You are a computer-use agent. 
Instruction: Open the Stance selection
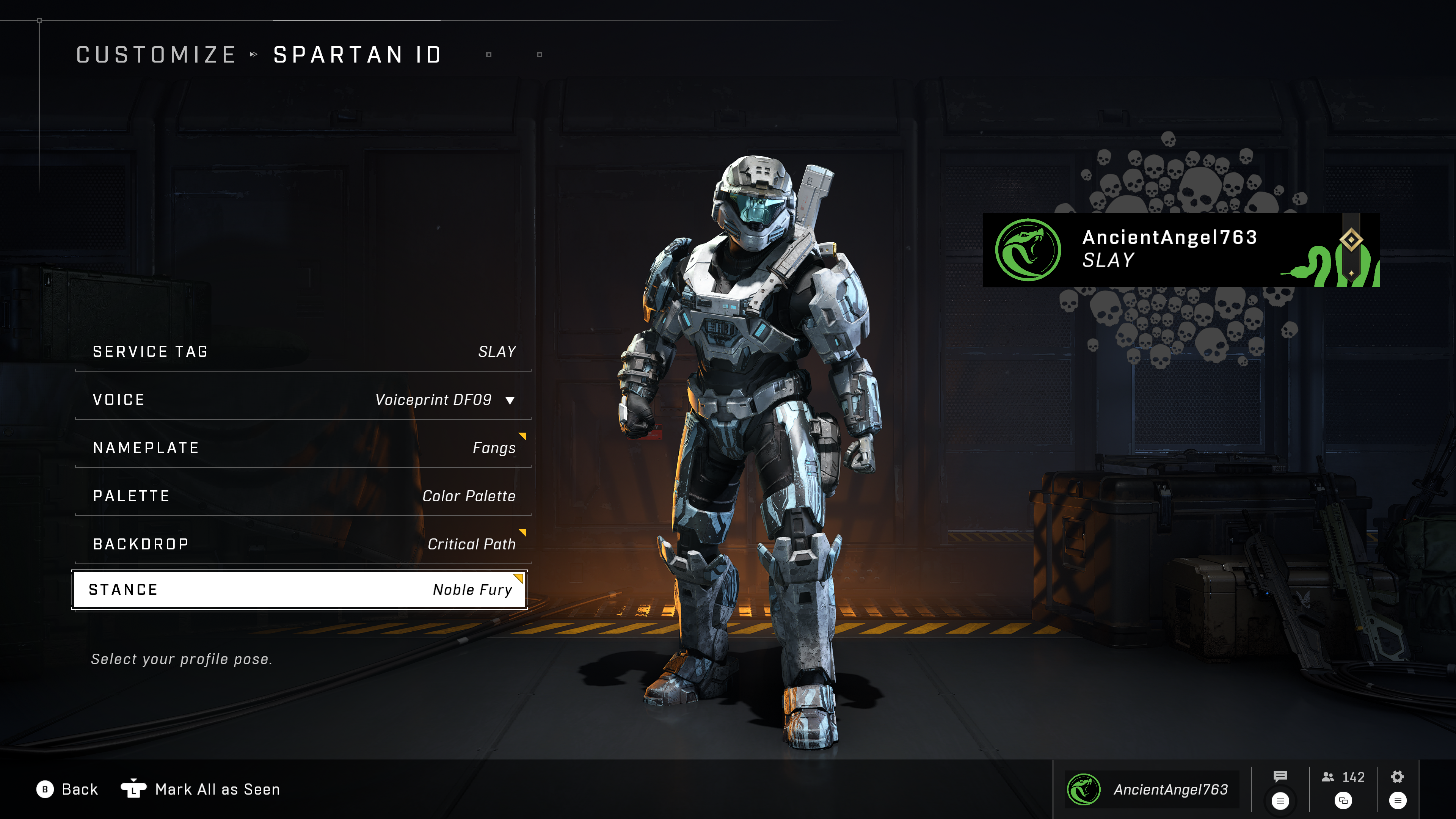point(300,590)
